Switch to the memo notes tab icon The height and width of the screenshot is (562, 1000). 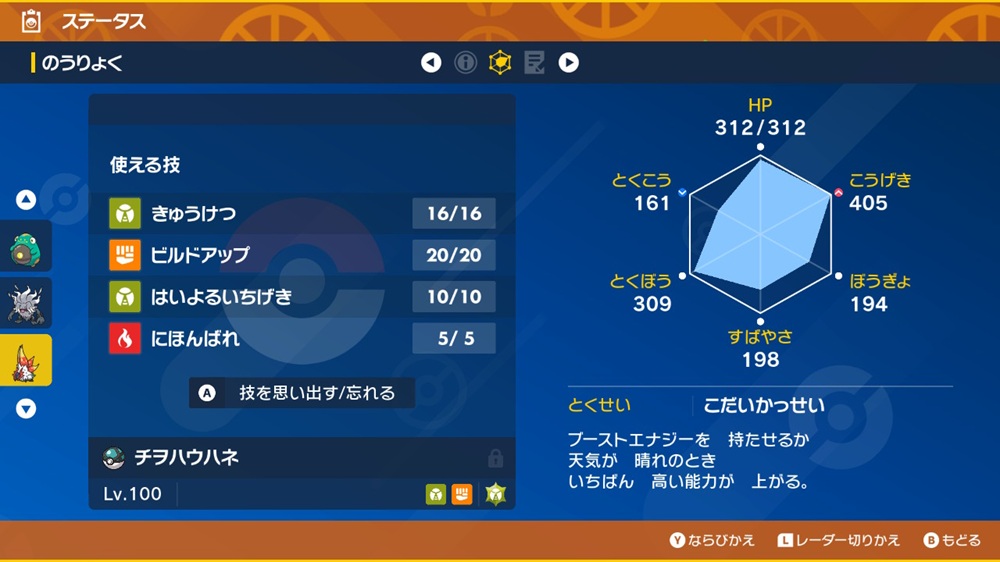tap(534, 63)
